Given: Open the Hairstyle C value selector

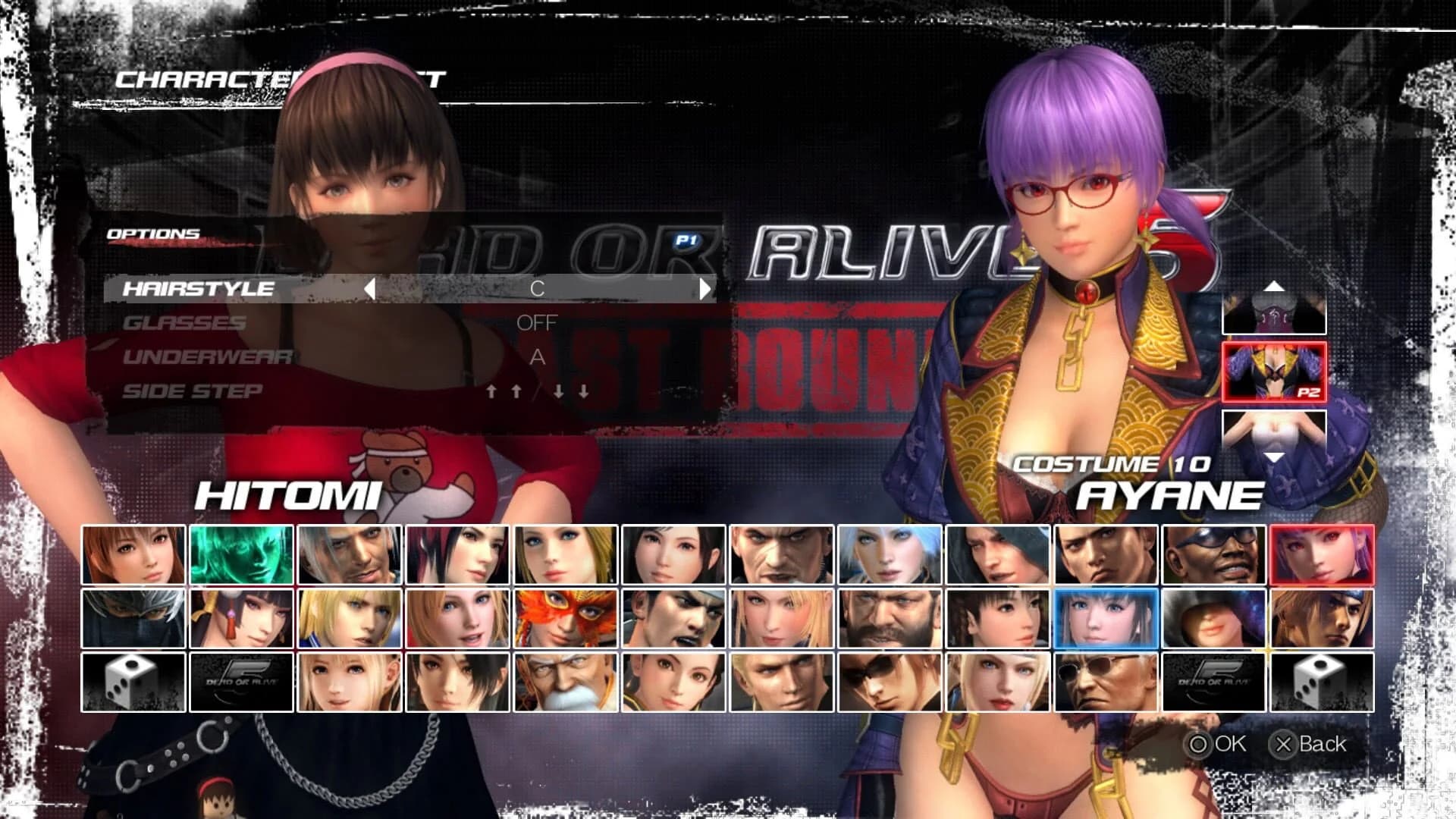Looking at the screenshot, I should 538,288.
